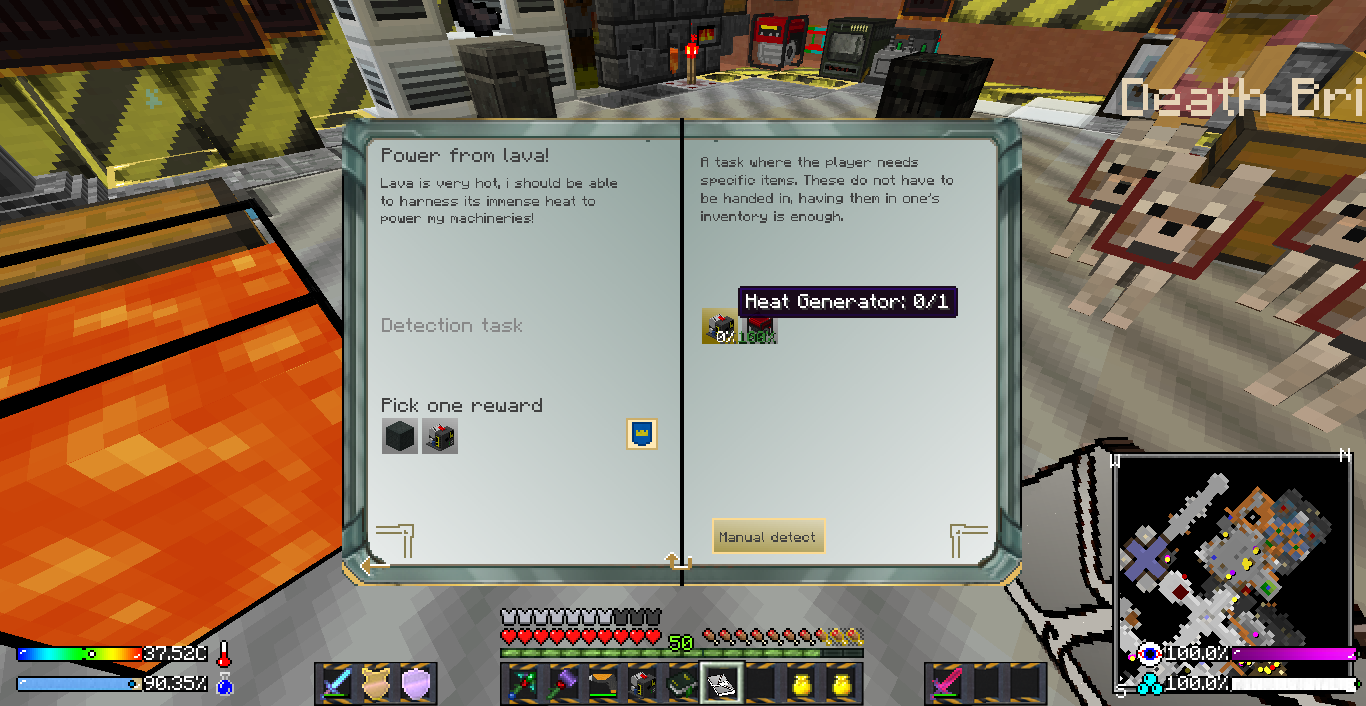Viewport: 1366px width, 706px height.
Task: Select the pink sword offhand slot
Action: point(945,683)
